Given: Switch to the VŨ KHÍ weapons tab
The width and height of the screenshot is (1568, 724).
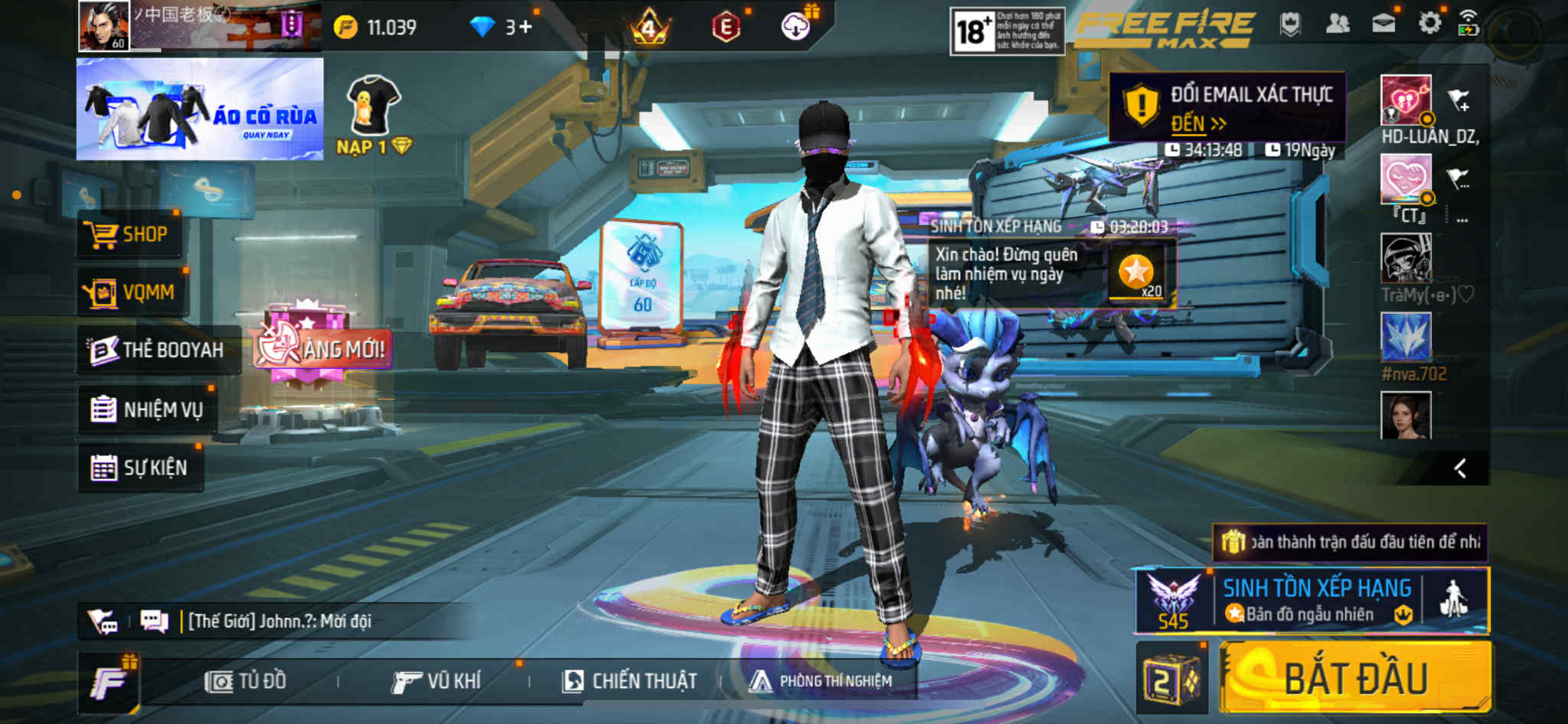Looking at the screenshot, I should (x=436, y=681).
